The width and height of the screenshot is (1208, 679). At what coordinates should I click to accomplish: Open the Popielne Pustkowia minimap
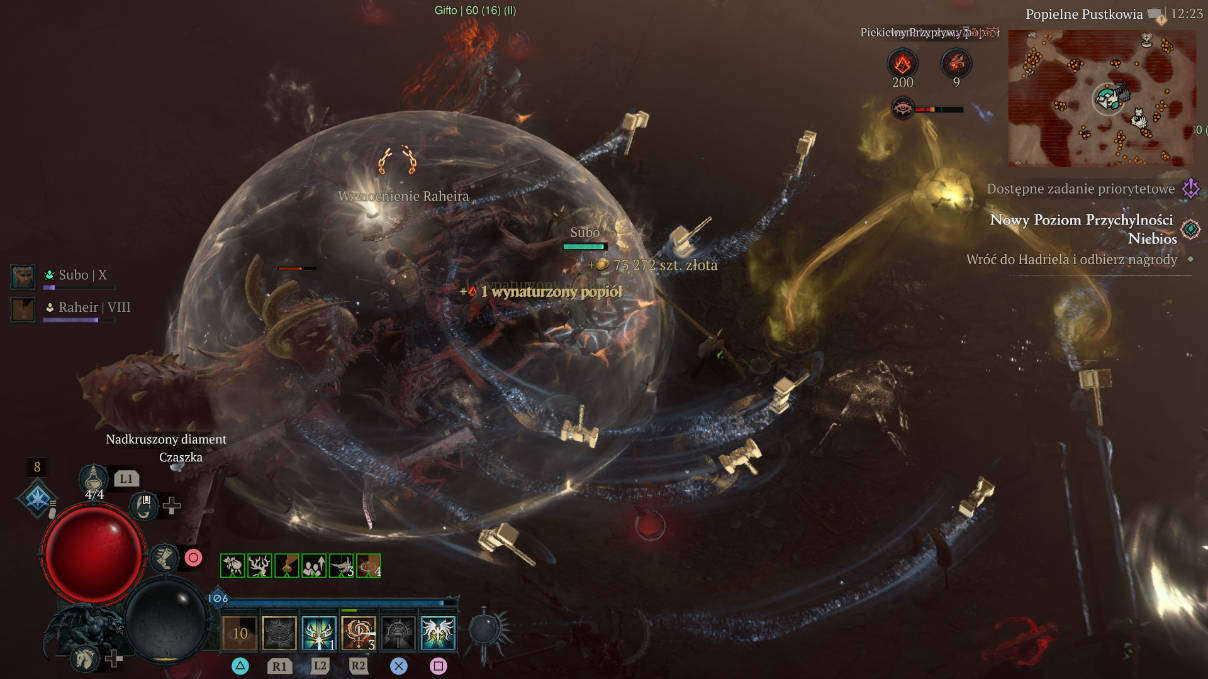pyautogui.click(x=1101, y=97)
